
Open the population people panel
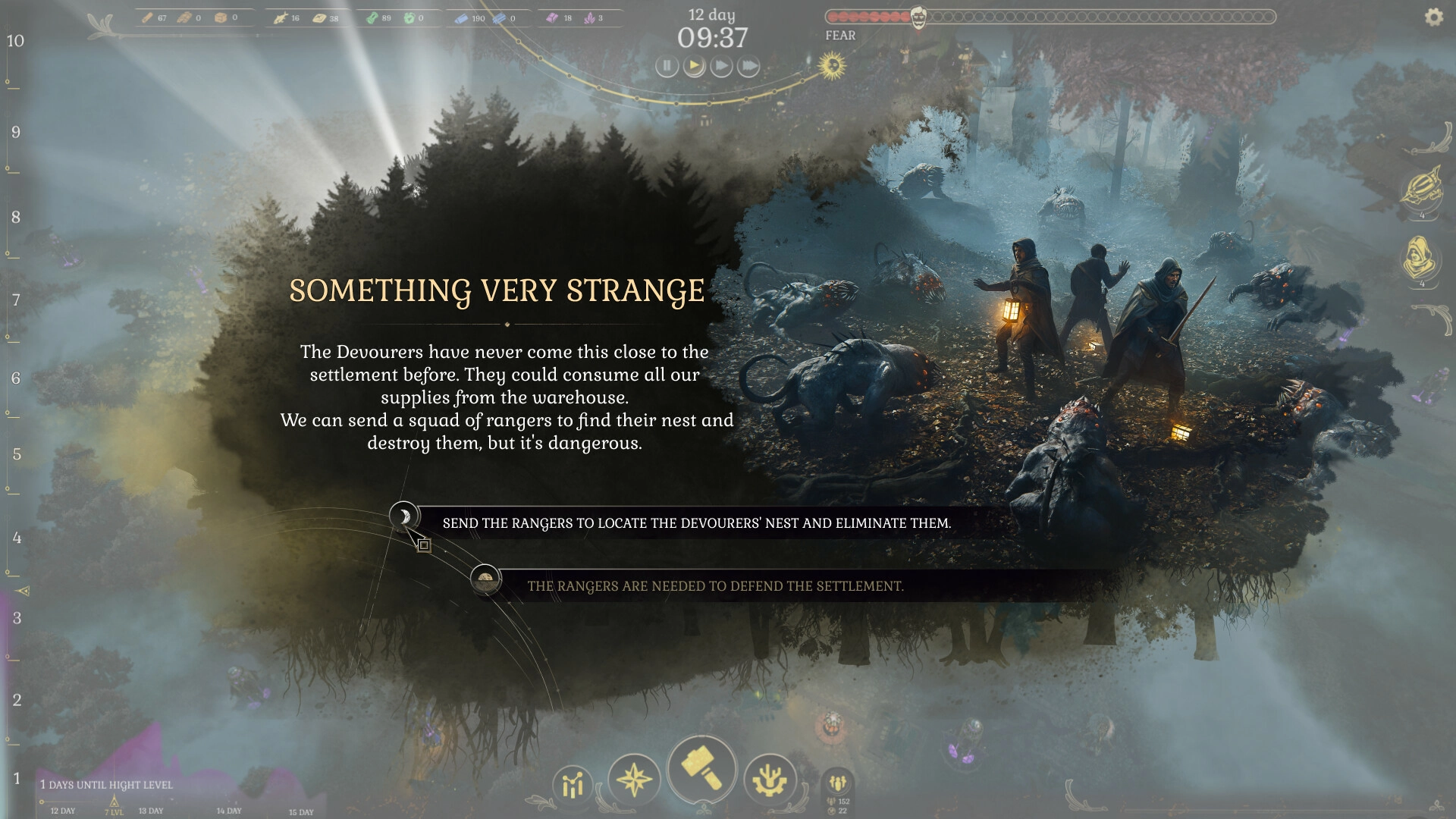tap(838, 782)
